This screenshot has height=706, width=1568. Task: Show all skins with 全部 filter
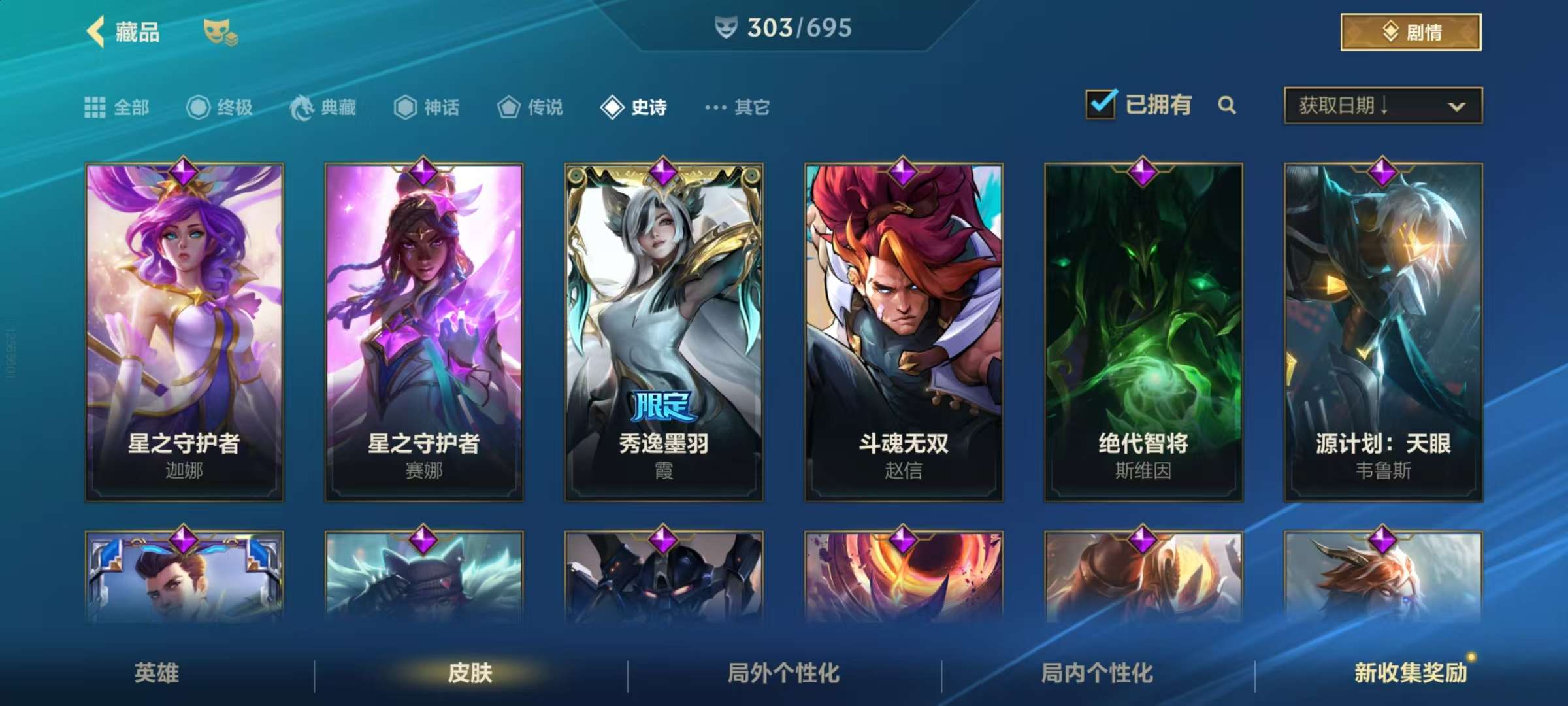(118, 107)
